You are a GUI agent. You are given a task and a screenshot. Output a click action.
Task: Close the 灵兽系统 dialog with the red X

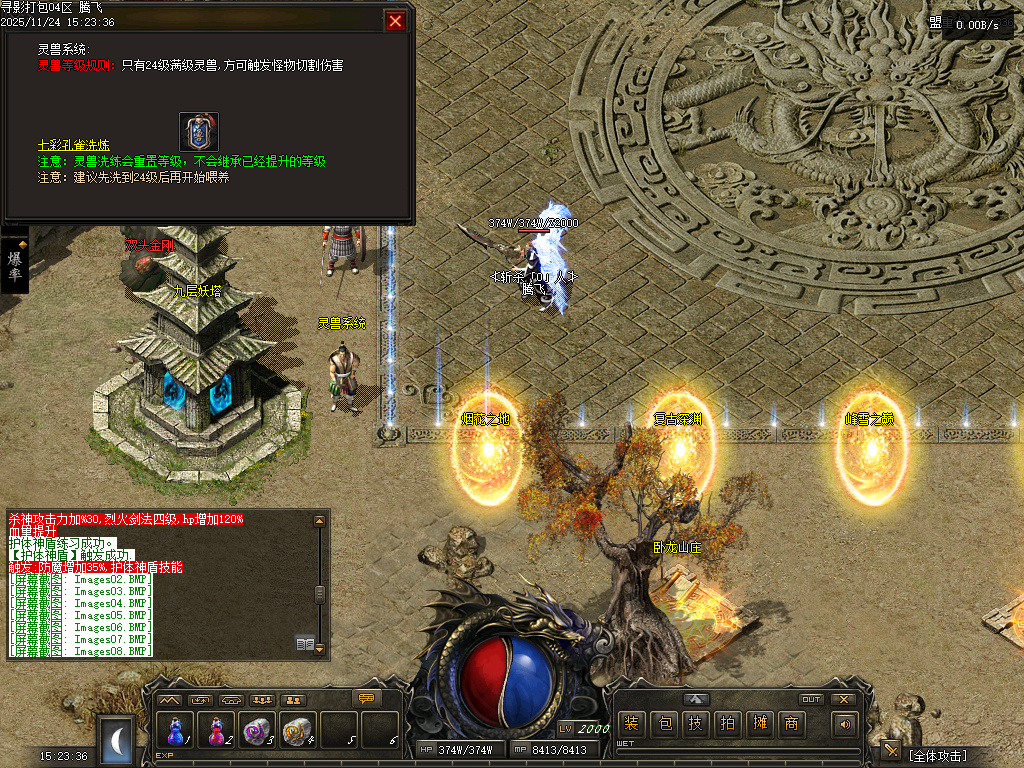[396, 21]
